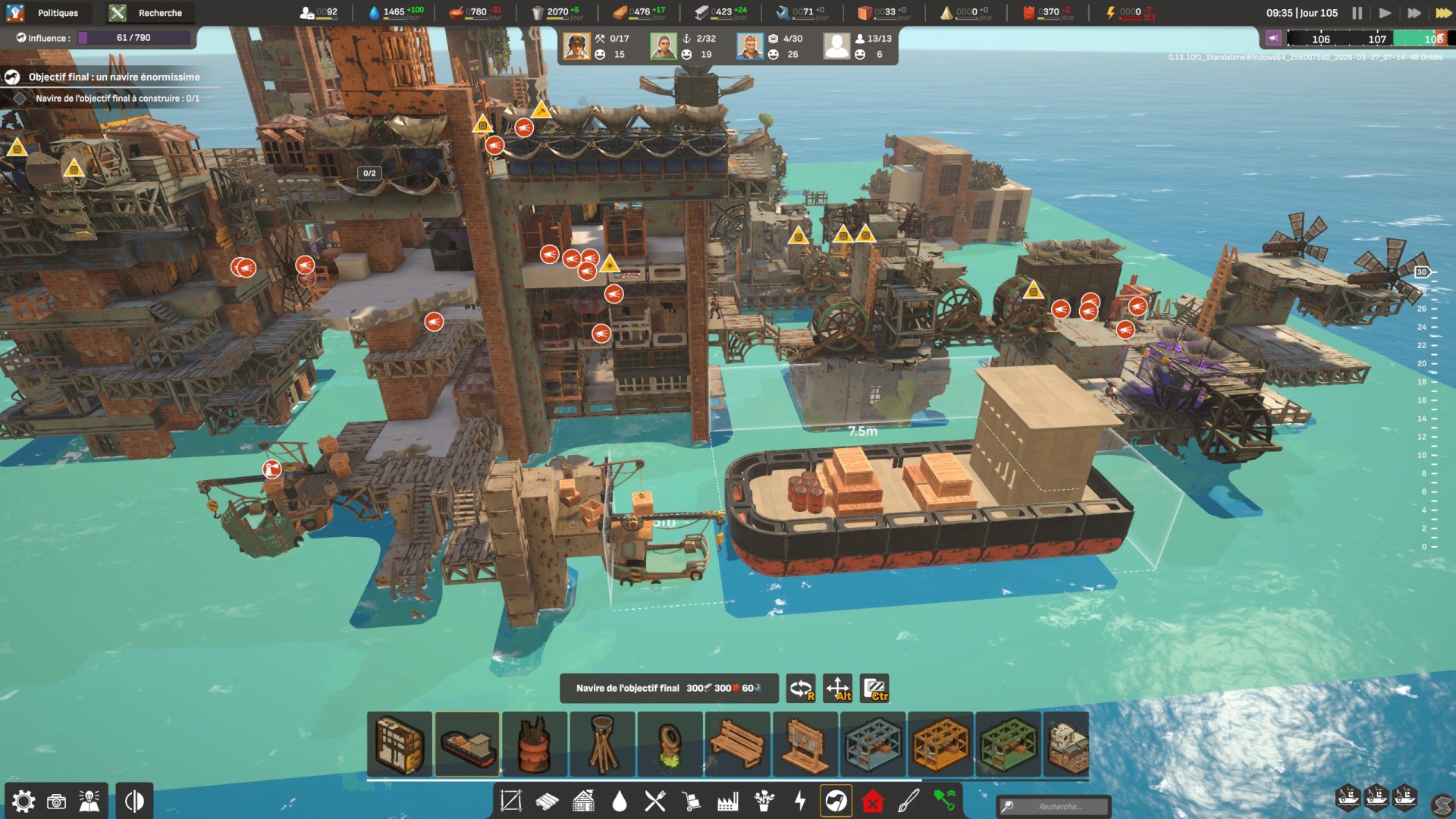Set game speed to normal play
The image size is (1456, 819).
pos(1385,13)
